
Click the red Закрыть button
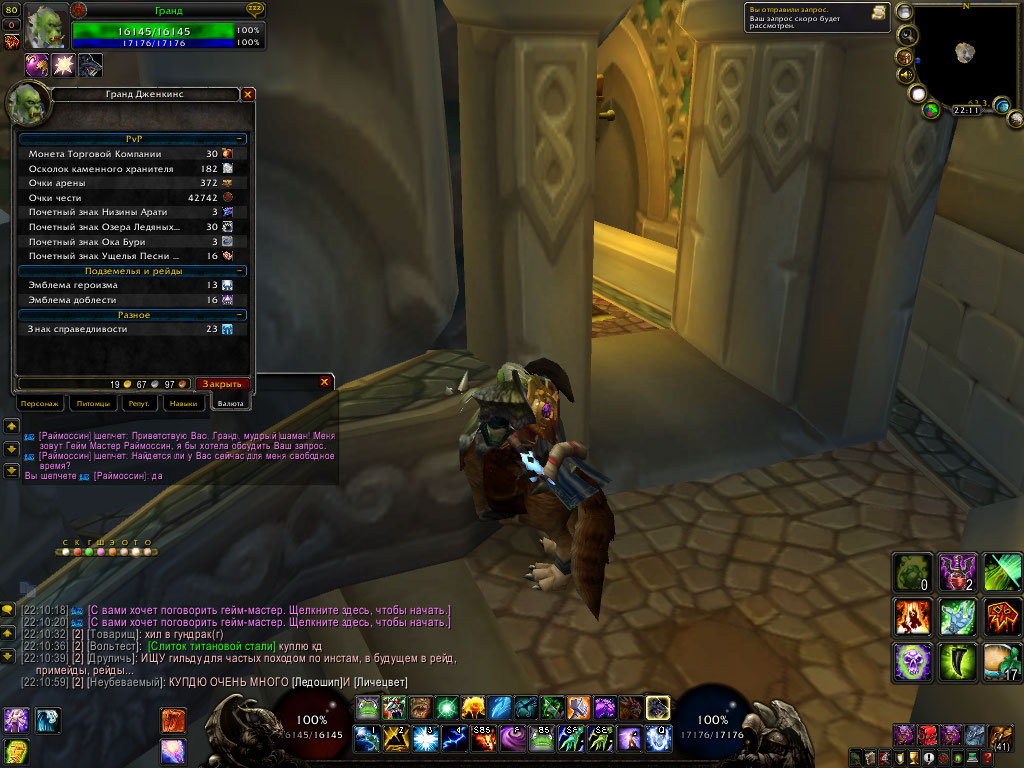222,384
